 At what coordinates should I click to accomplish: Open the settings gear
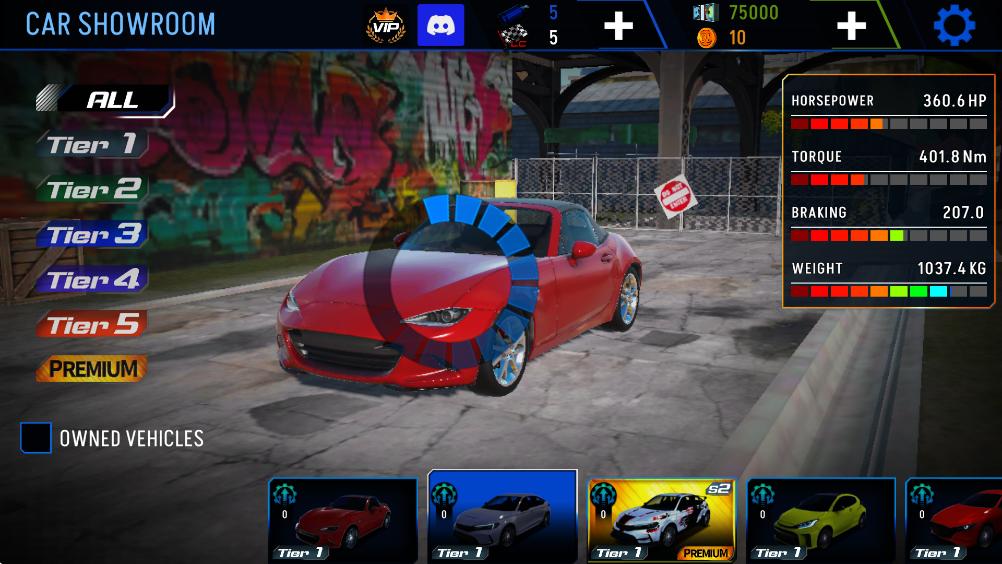coord(953,26)
